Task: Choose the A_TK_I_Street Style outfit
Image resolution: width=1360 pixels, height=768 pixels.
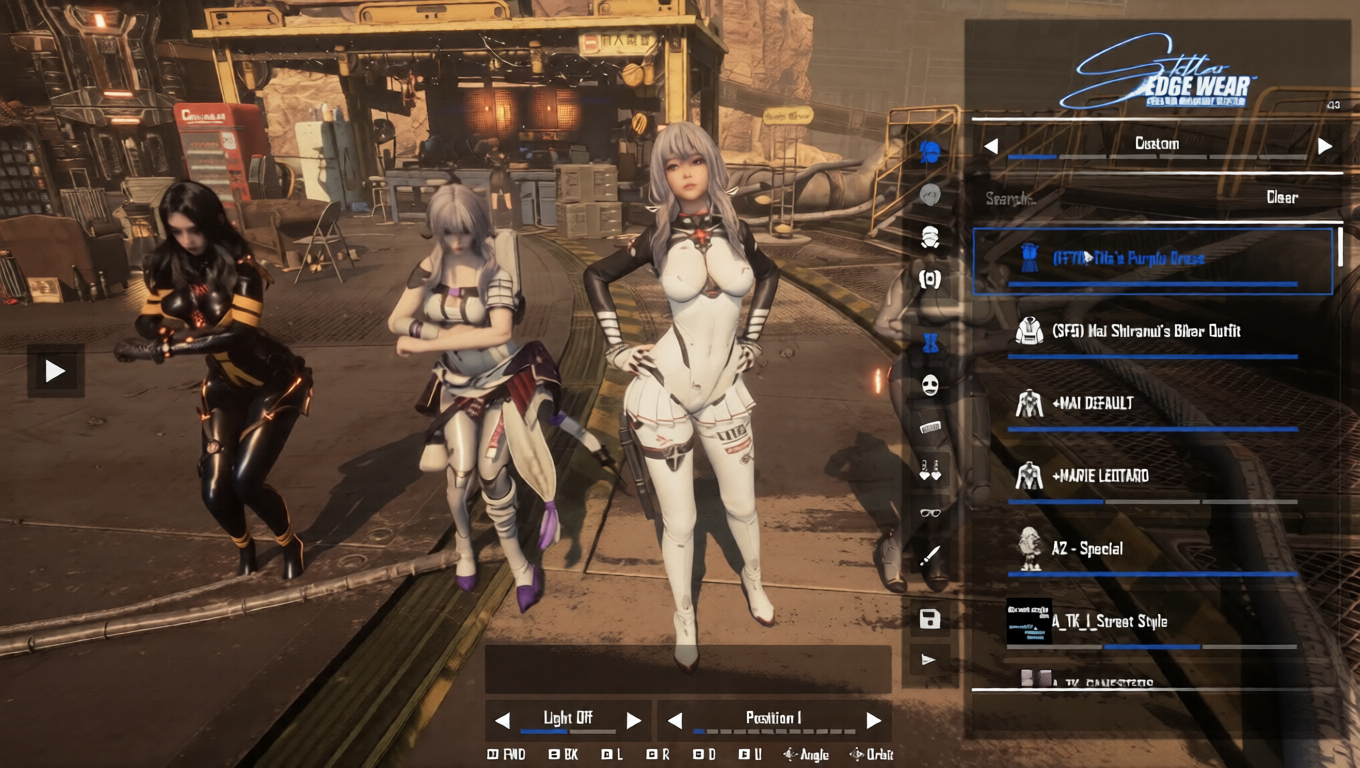Action: (x=1109, y=622)
